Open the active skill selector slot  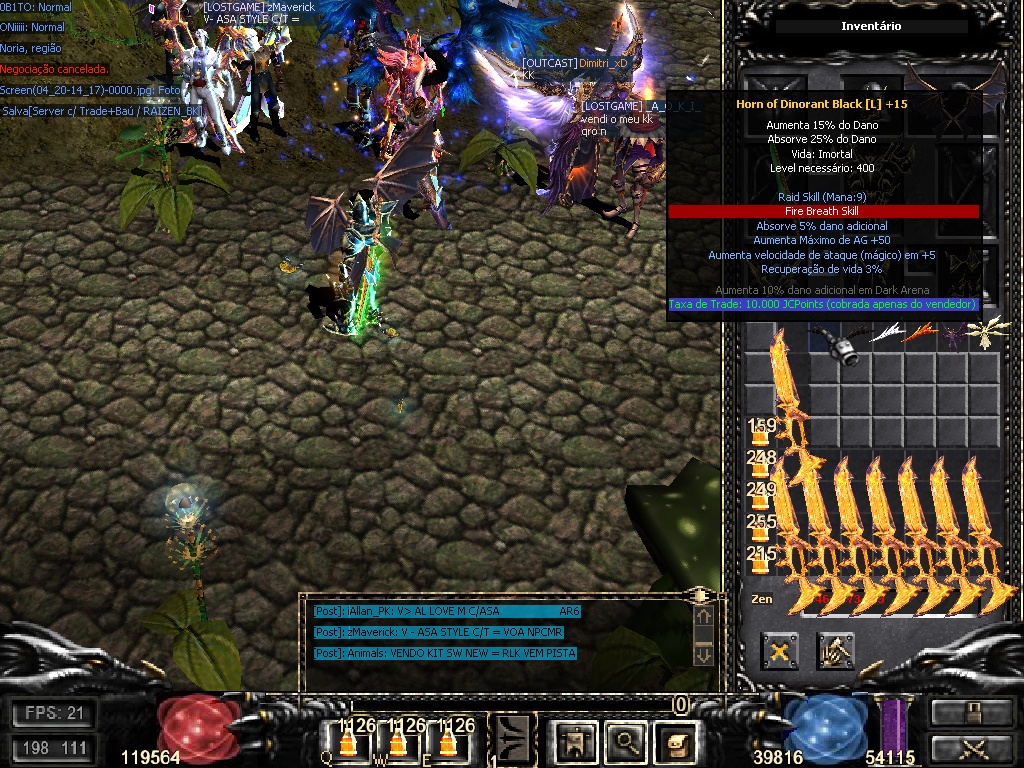(x=513, y=740)
